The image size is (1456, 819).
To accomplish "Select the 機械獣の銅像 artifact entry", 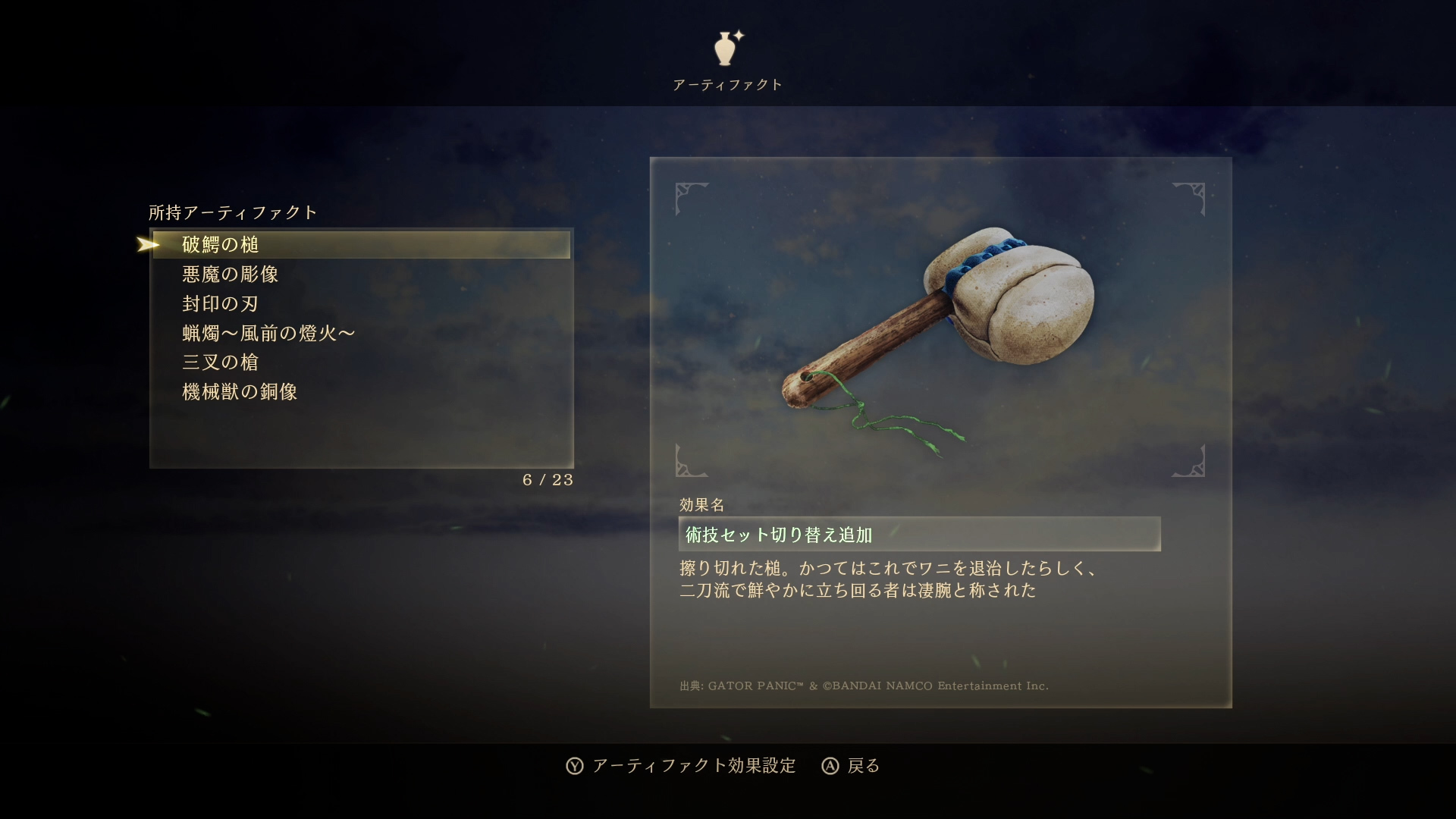I will pyautogui.click(x=240, y=392).
